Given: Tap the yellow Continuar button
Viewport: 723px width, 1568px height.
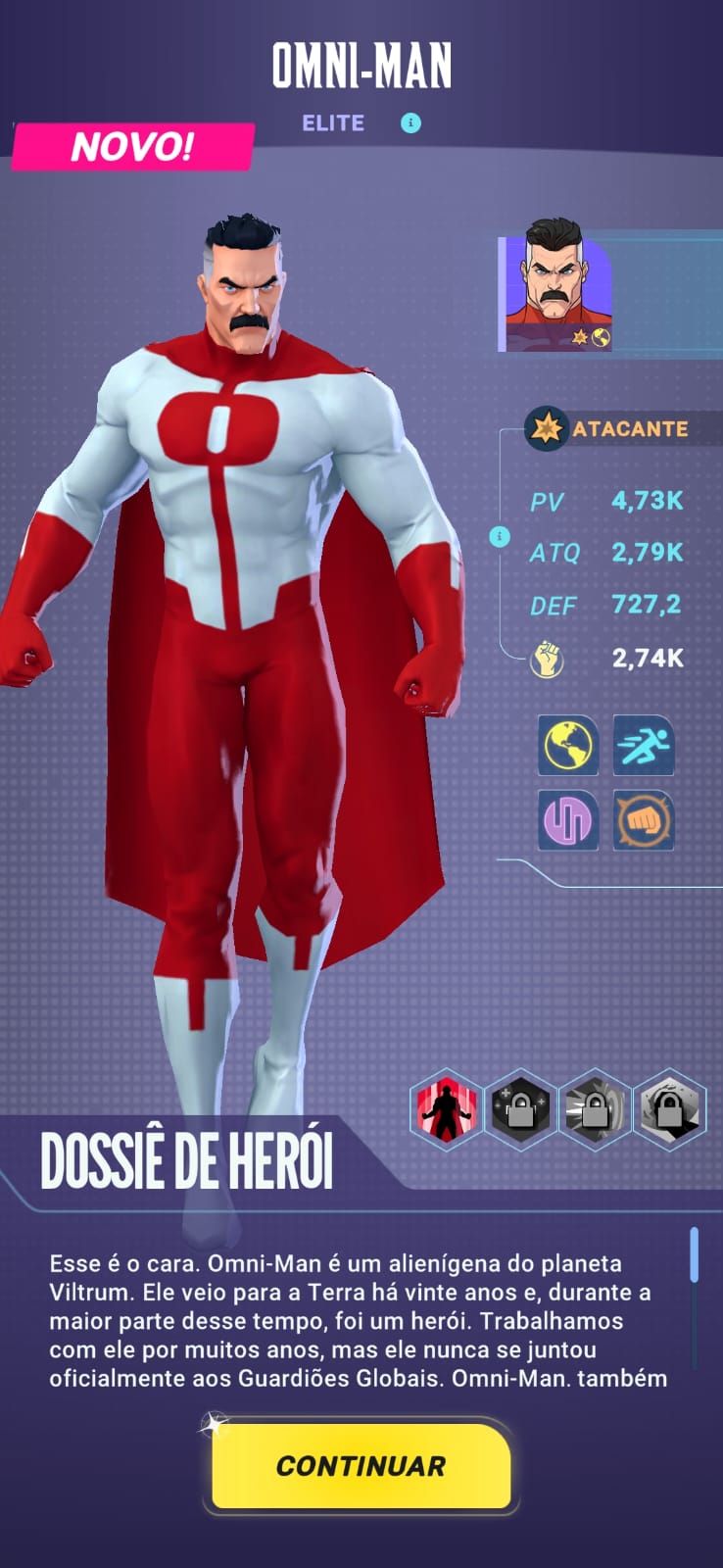Looking at the screenshot, I should (361, 1466).
